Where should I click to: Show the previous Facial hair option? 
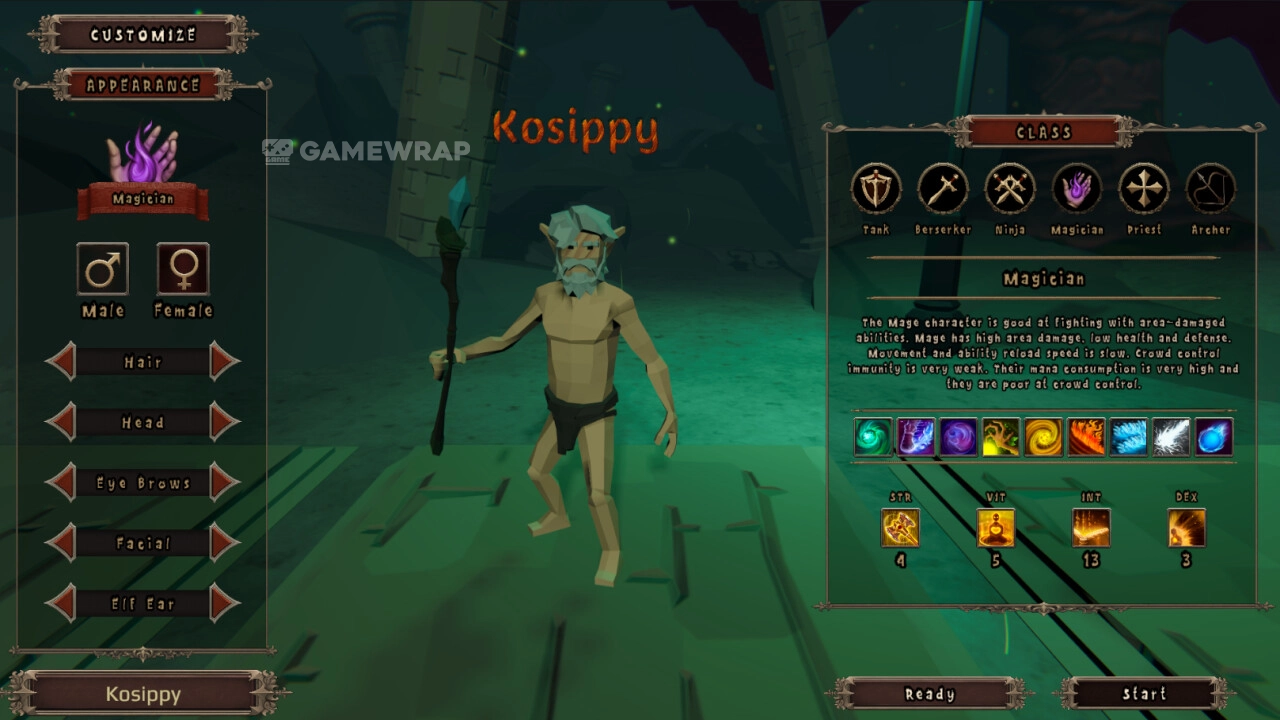[x=61, y=543]
